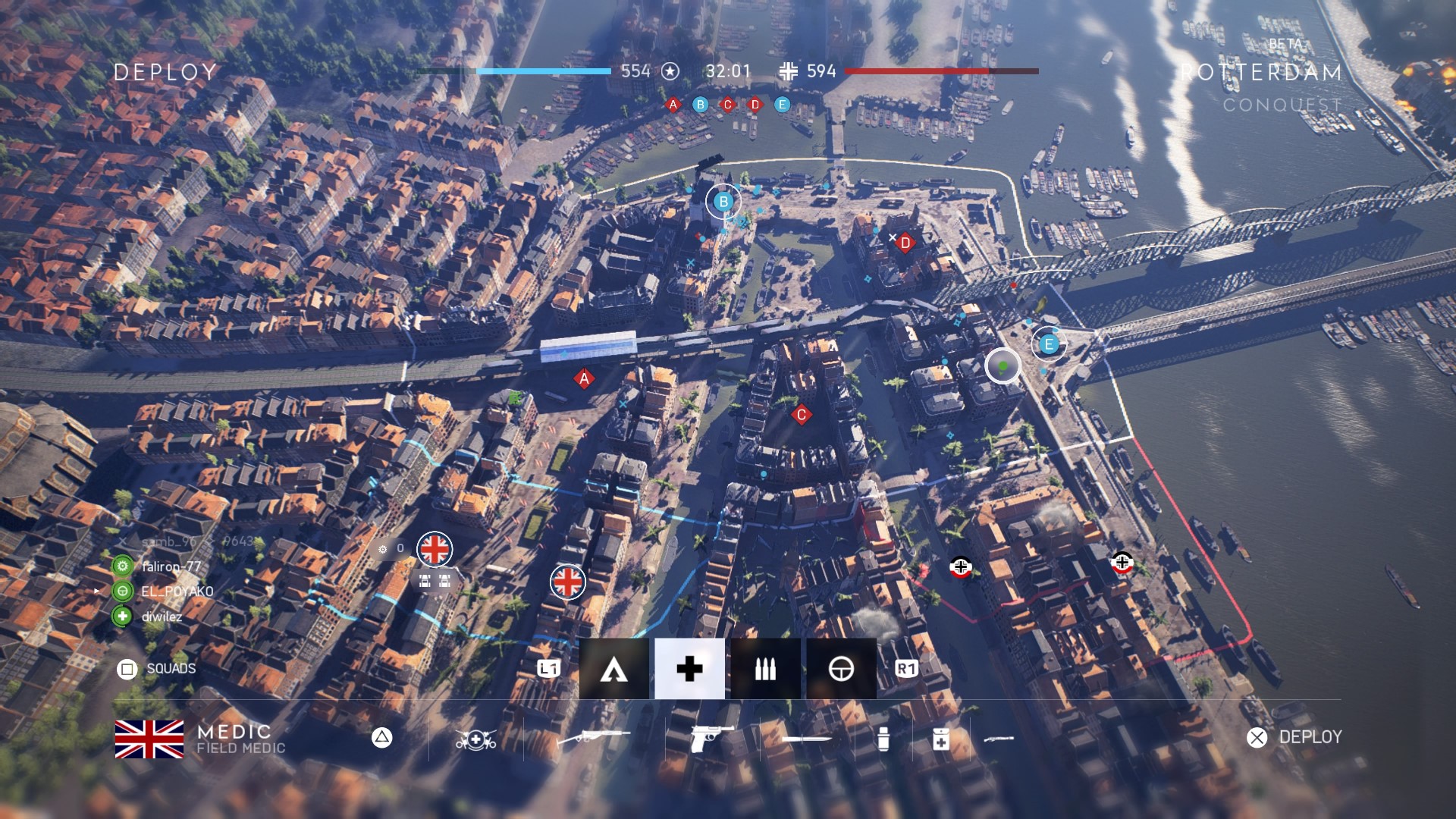1456x819 pixels.
Task: Spawn at objective E on the map
Action: point(1049,344)
